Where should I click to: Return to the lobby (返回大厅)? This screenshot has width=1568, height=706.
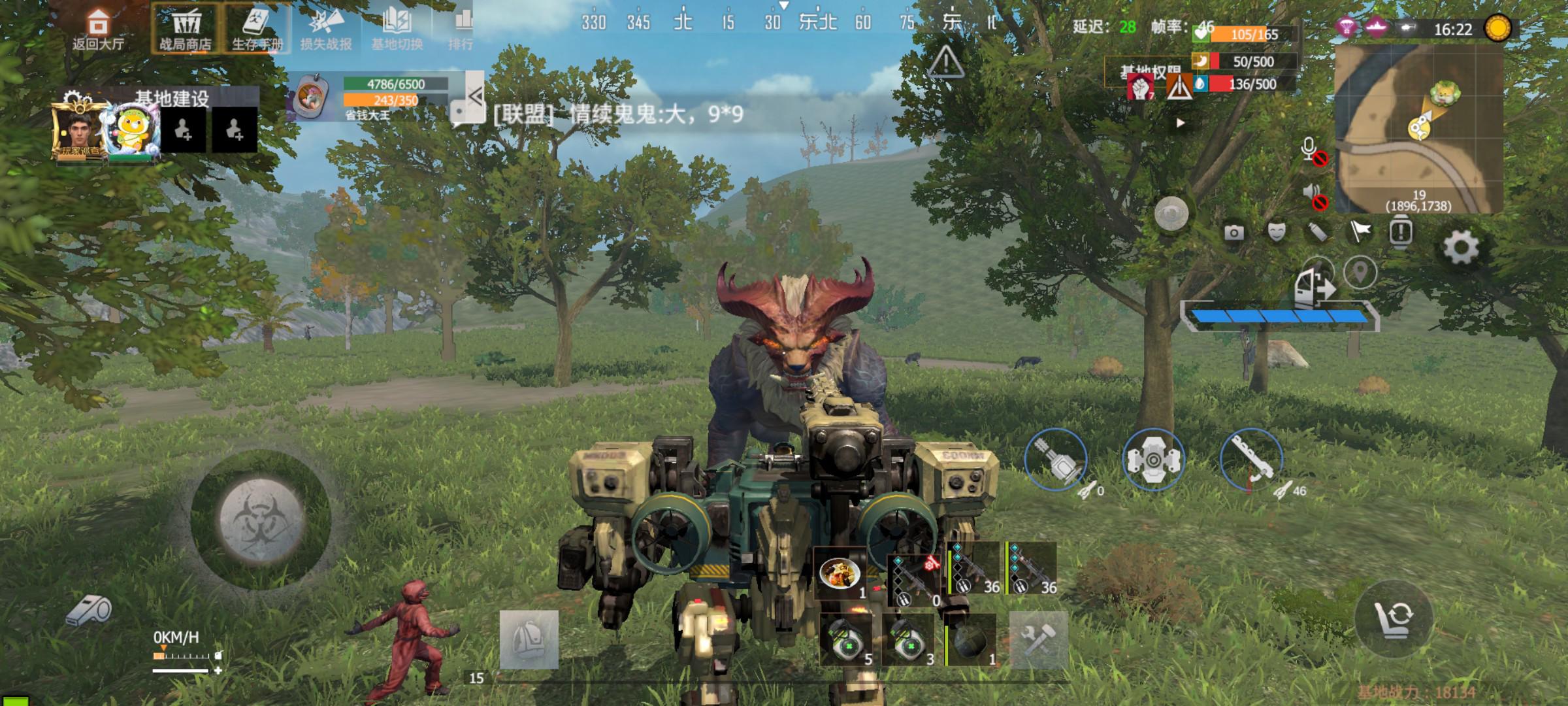98,29
